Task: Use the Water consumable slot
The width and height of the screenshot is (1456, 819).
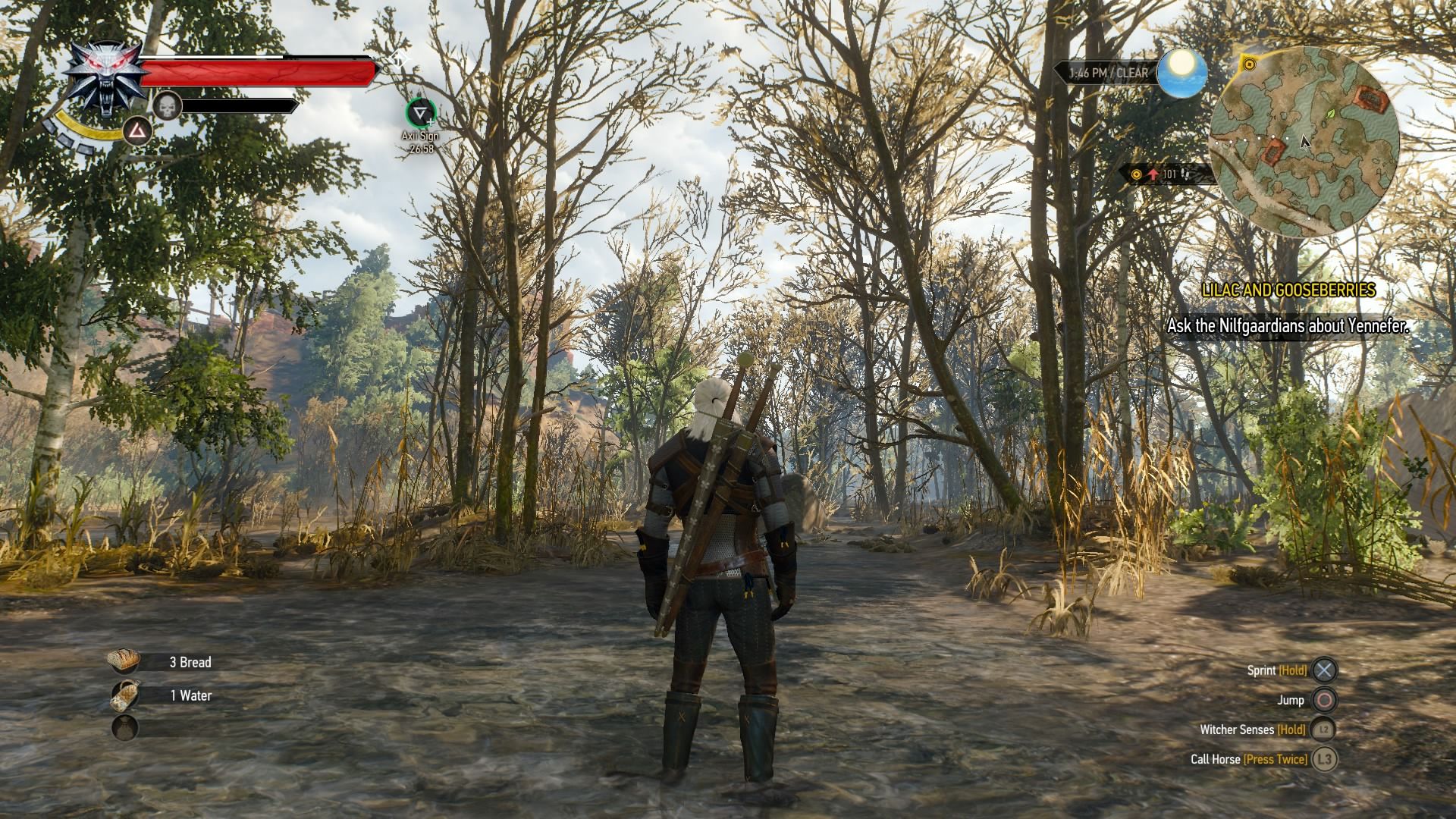Action: [x=124, y=695]
